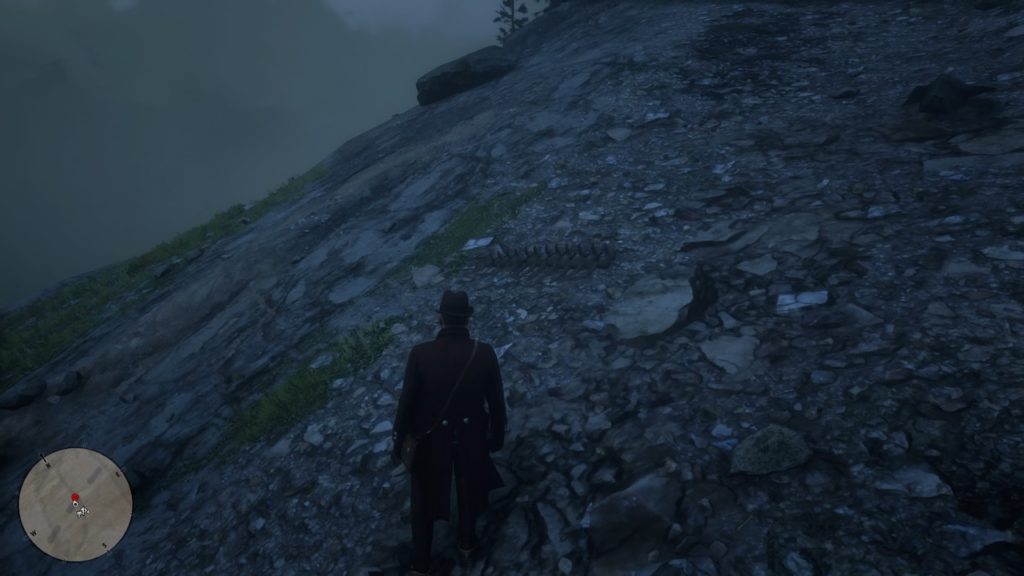The height and width of the screenshot is (576, 1024).
Task: Open the circular minimap
Action: point(75,504)
